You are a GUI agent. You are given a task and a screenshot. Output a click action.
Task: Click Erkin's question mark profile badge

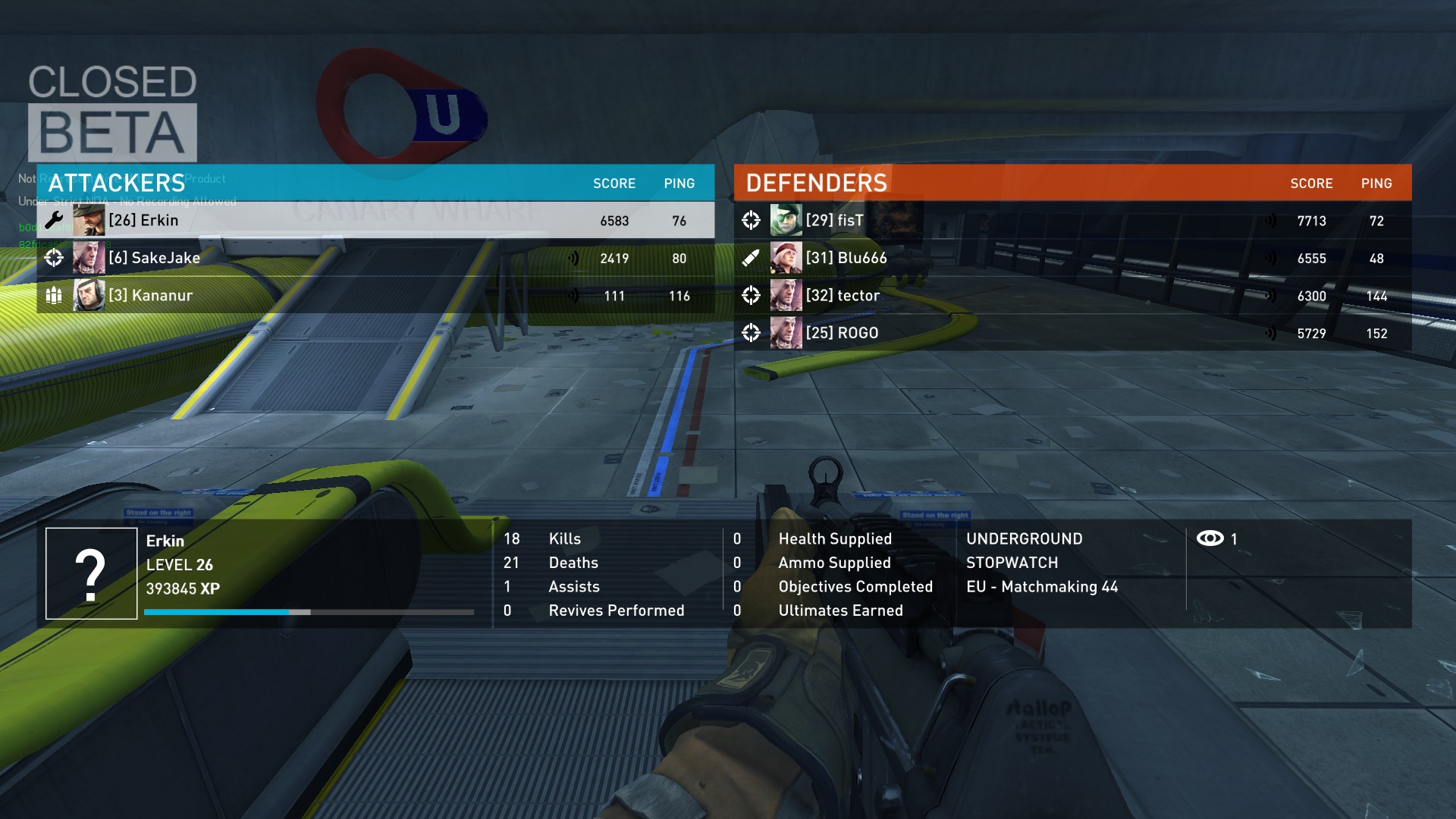tap(91, 573)
